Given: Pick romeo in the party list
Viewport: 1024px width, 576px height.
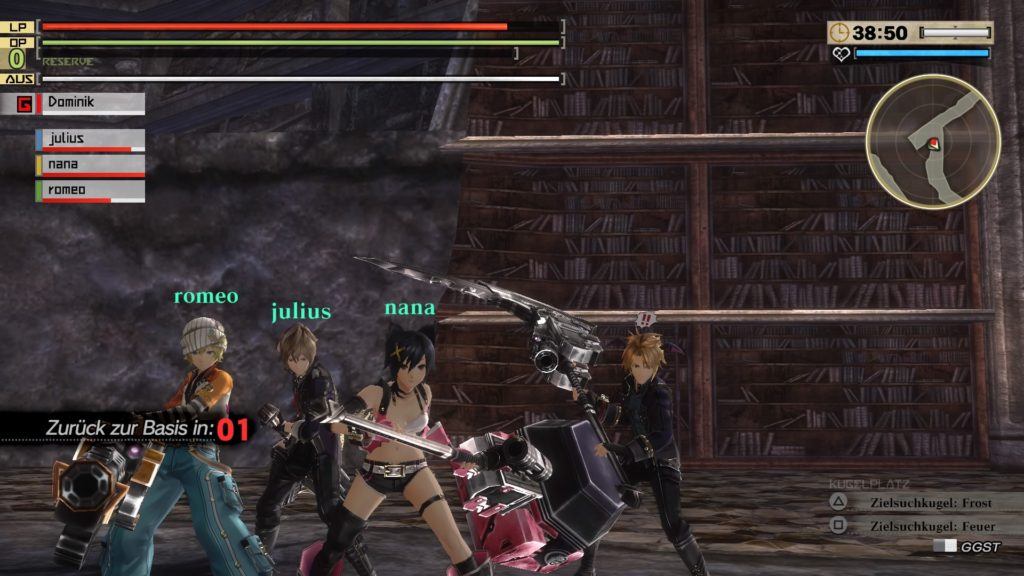Looking at the screenshot, I should (x=90, y=190).
